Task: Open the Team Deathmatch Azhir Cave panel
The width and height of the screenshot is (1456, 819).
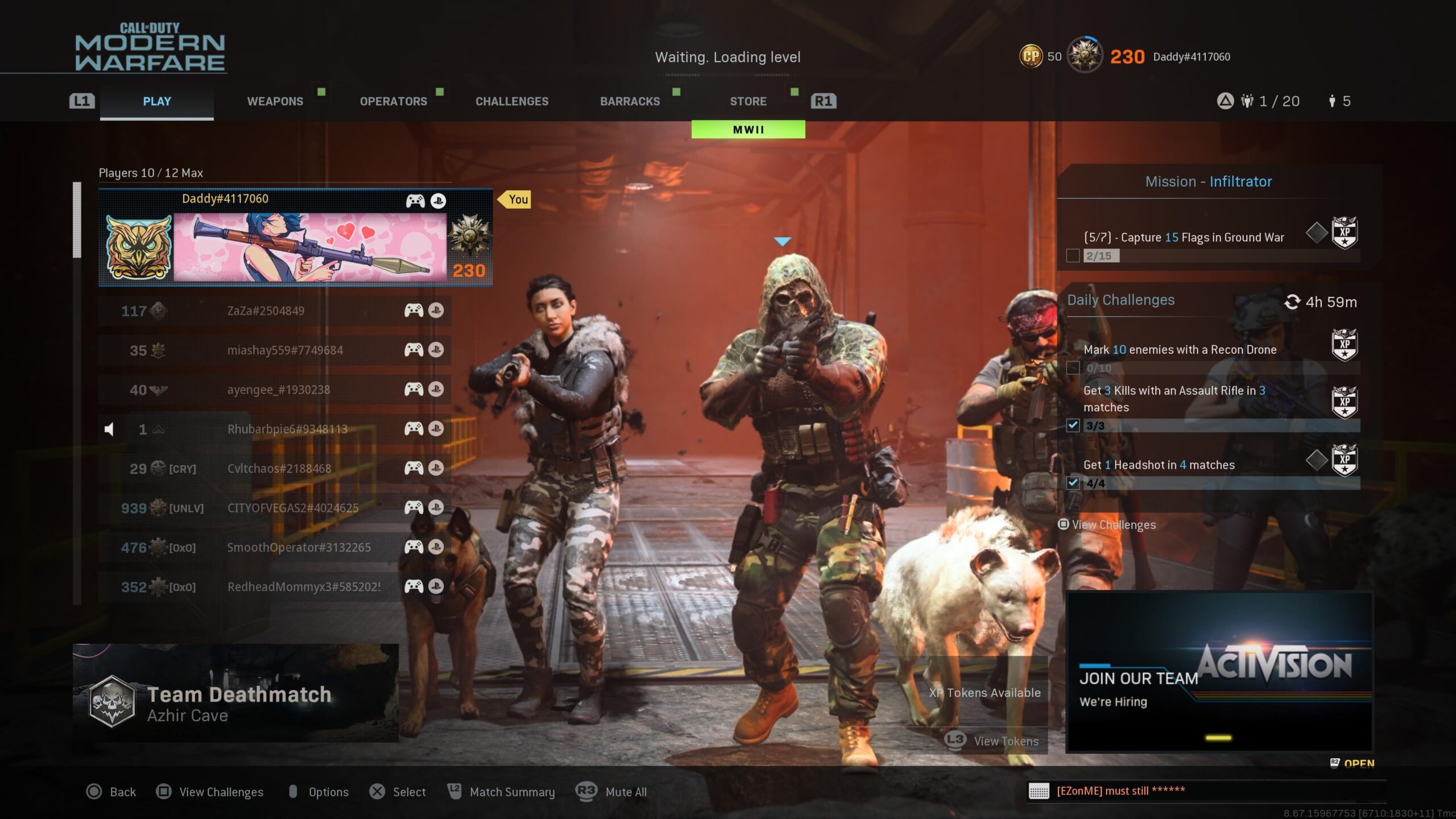Action: 235,693
